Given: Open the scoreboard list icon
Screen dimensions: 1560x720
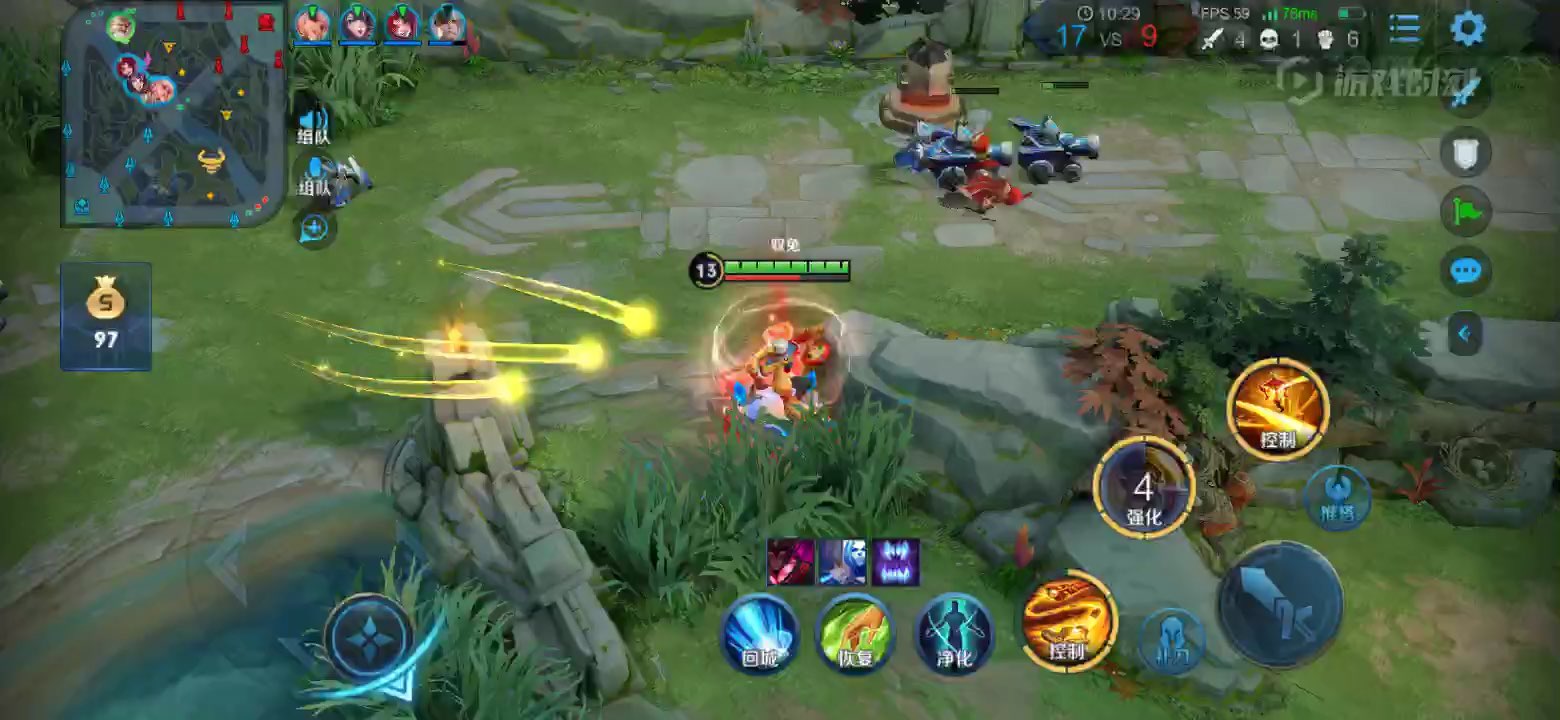Looking at the screenshot, I should (x=1405, y=29).
